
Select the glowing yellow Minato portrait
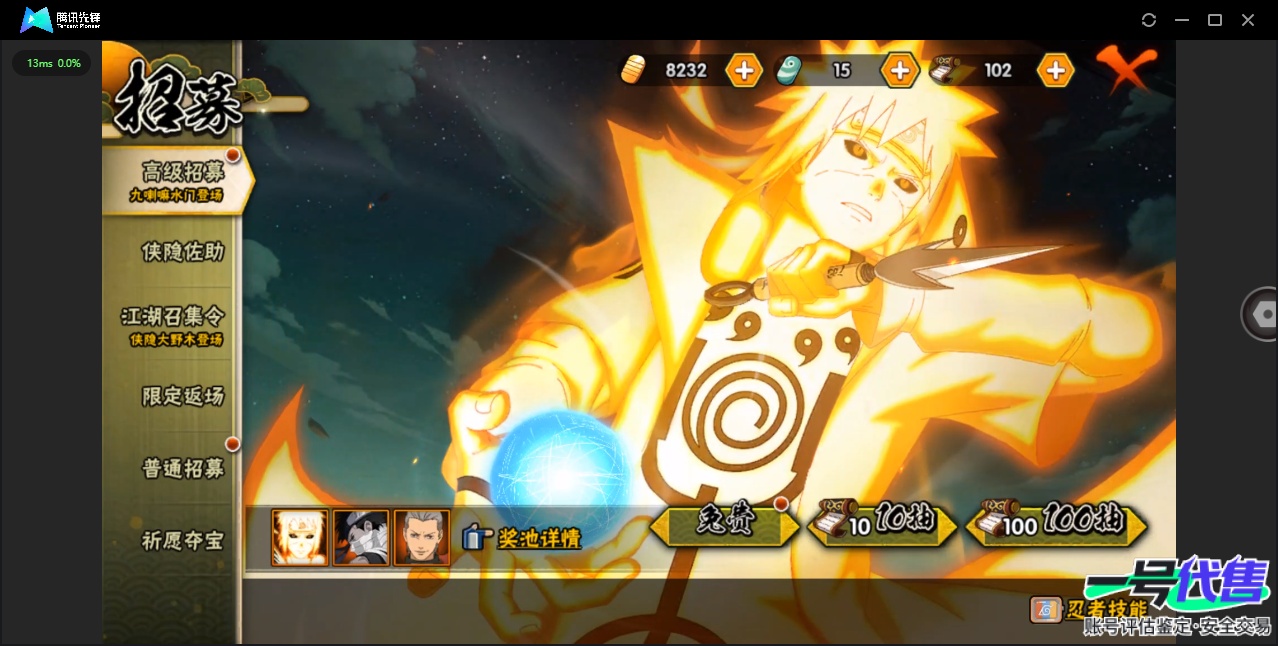click(300, 537)
